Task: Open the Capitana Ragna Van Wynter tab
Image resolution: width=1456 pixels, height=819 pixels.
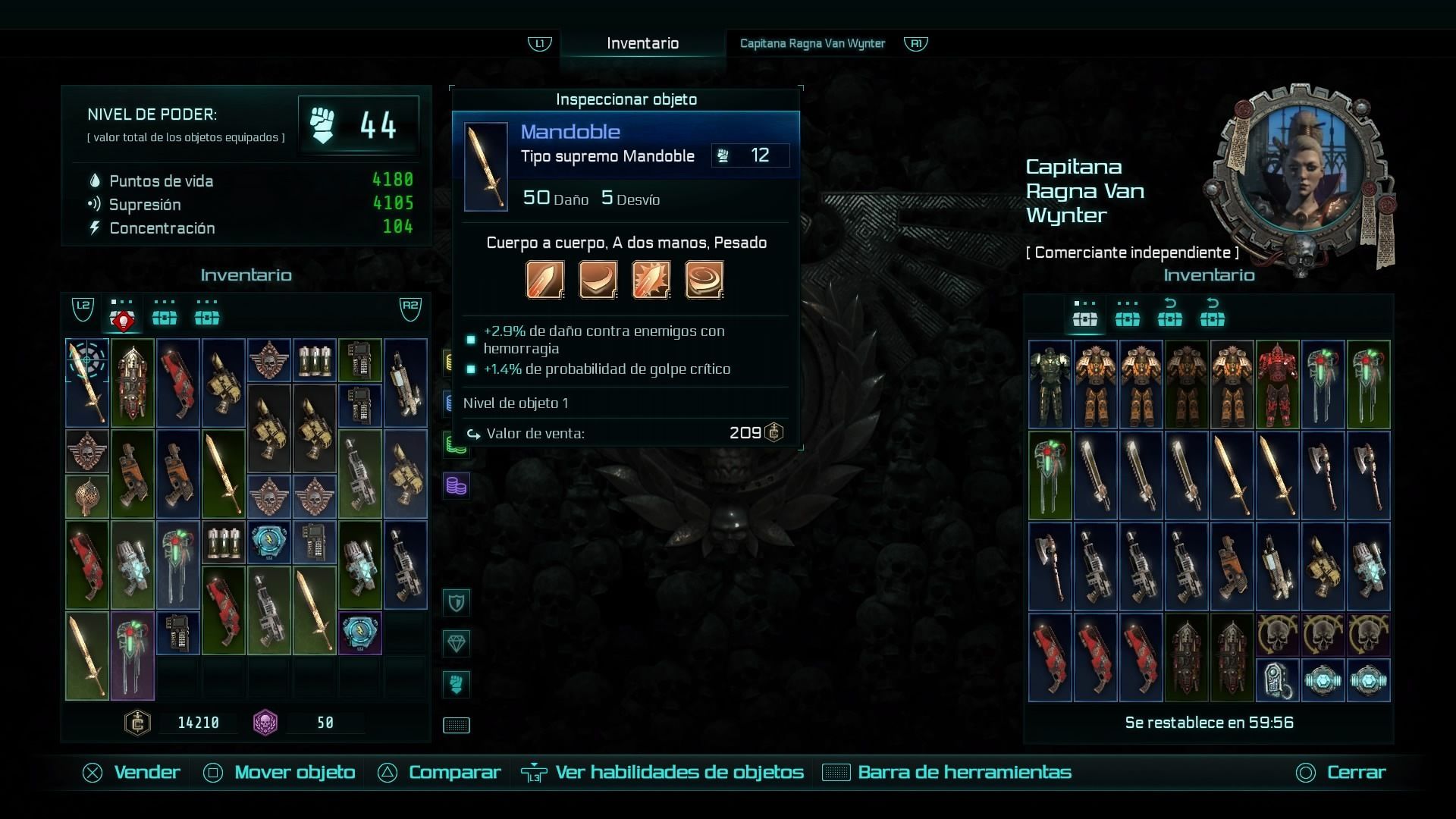Action: [812, 43]
